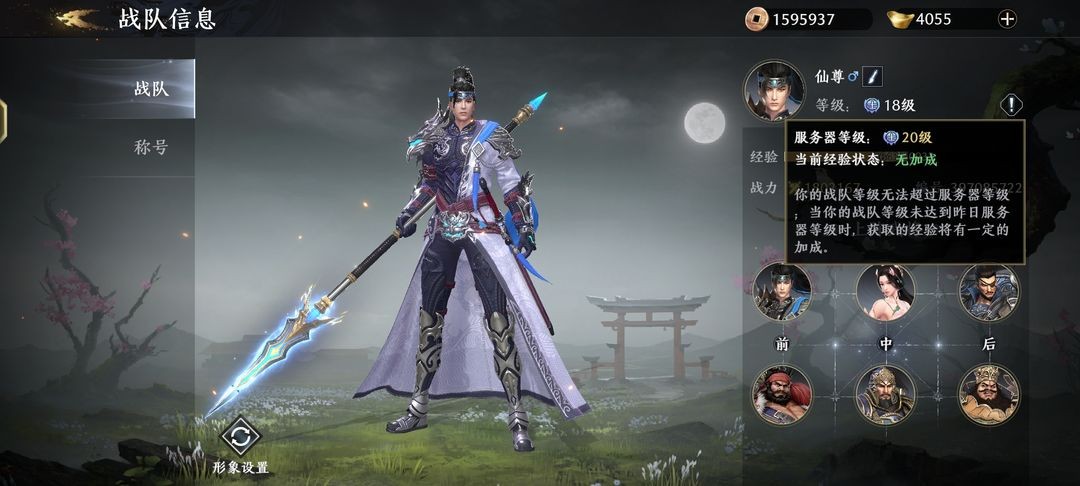This screenshot has height=486, width=1080.
Task: Open the 称号 title tab
Action: tap(150, 147)
